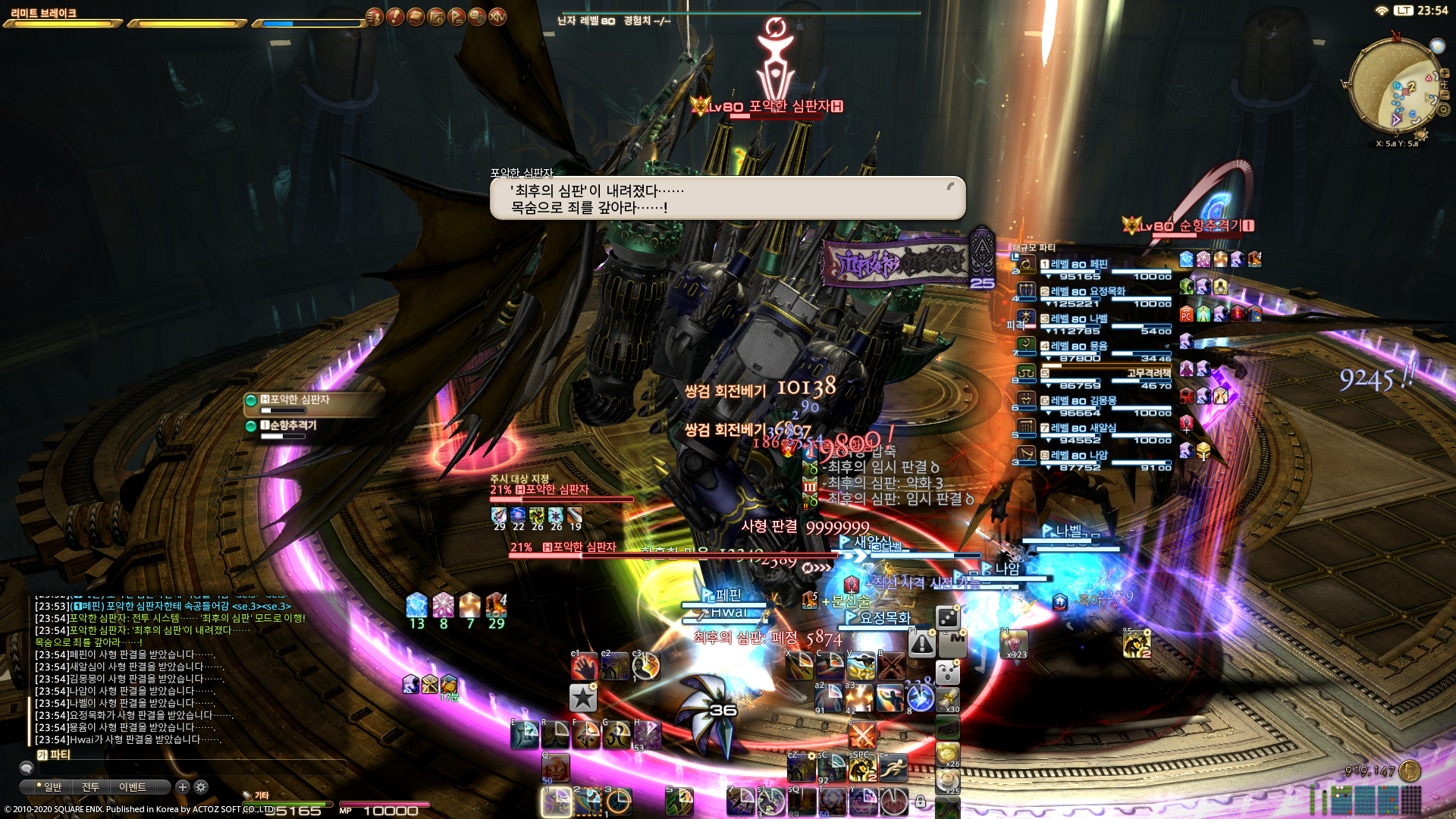Screen dimensions: 1456x819
Task: Target 순항추격기 in the enemy list
Action: click(x=293, y=425)
